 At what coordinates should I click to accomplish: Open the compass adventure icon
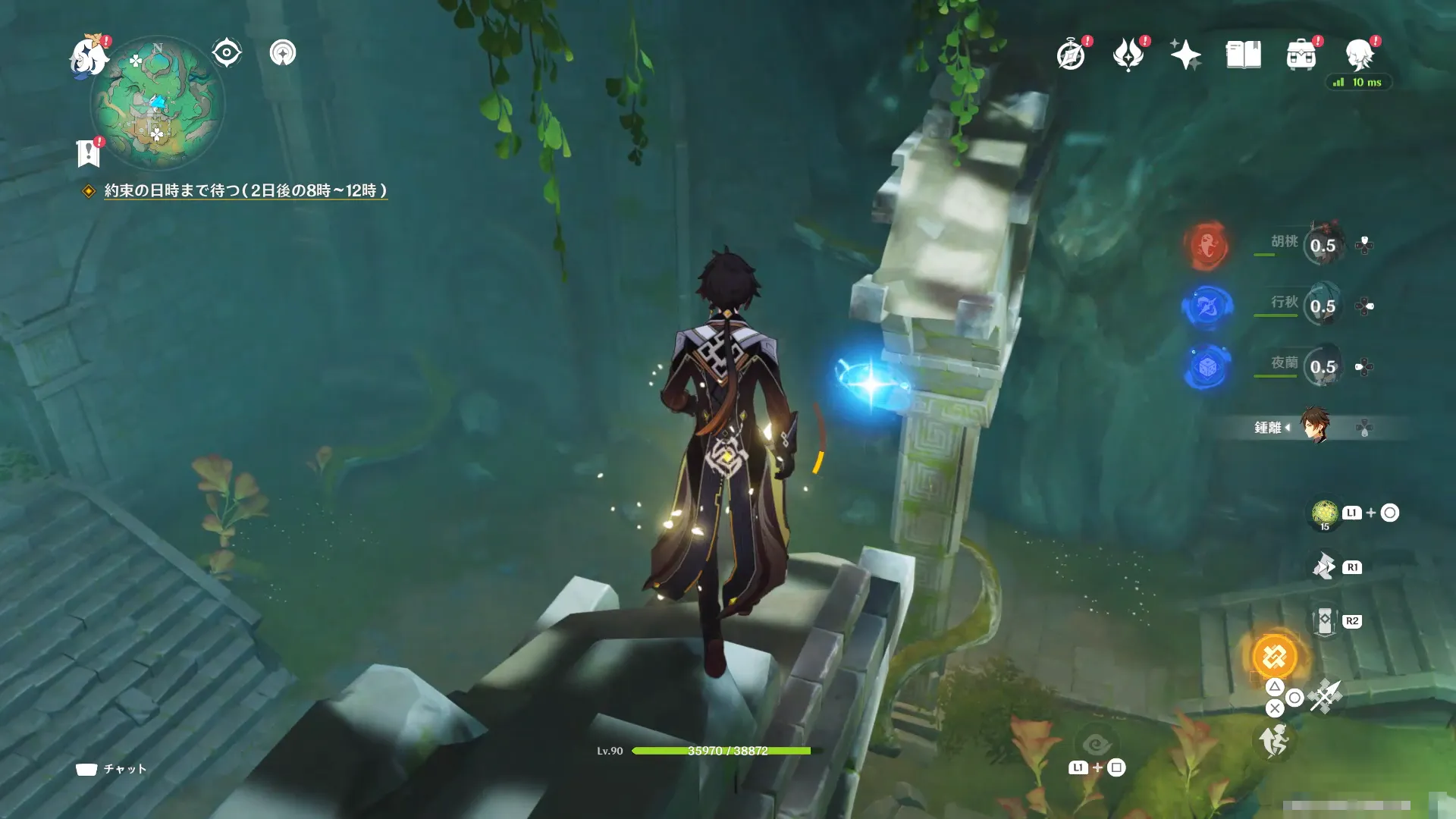pyautogui.click(x=1071, y=55)
